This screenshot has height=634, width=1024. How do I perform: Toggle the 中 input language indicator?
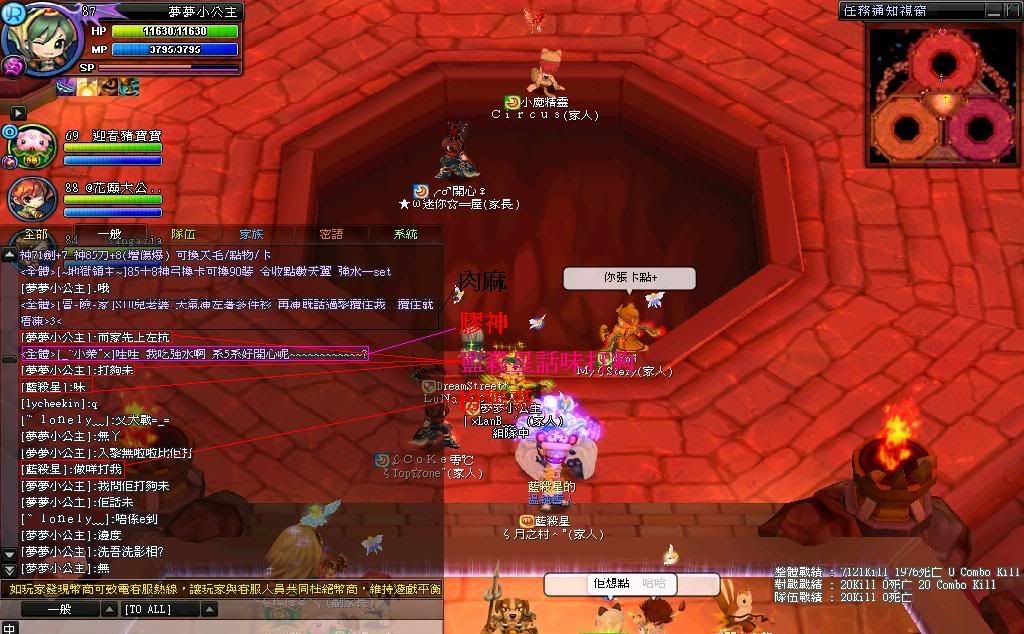(9, 627)
